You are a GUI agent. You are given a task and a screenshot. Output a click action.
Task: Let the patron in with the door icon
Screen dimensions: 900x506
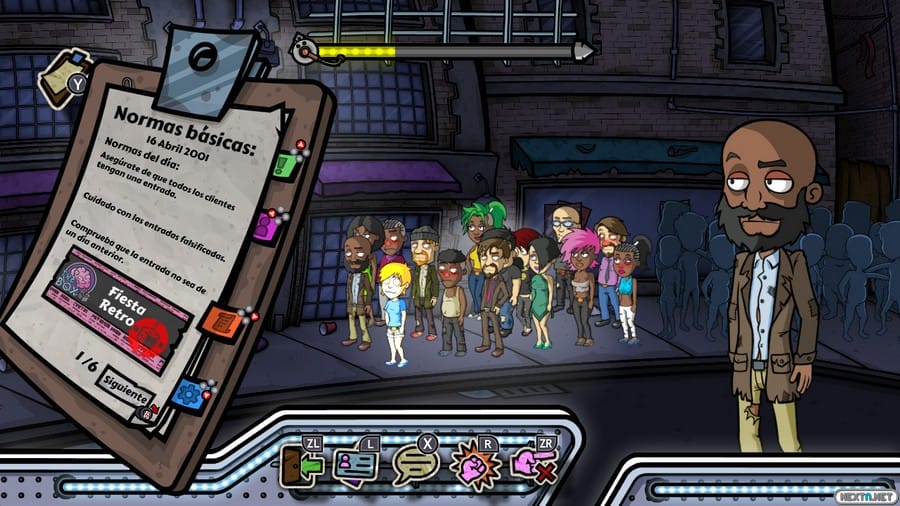coord(300,465)
